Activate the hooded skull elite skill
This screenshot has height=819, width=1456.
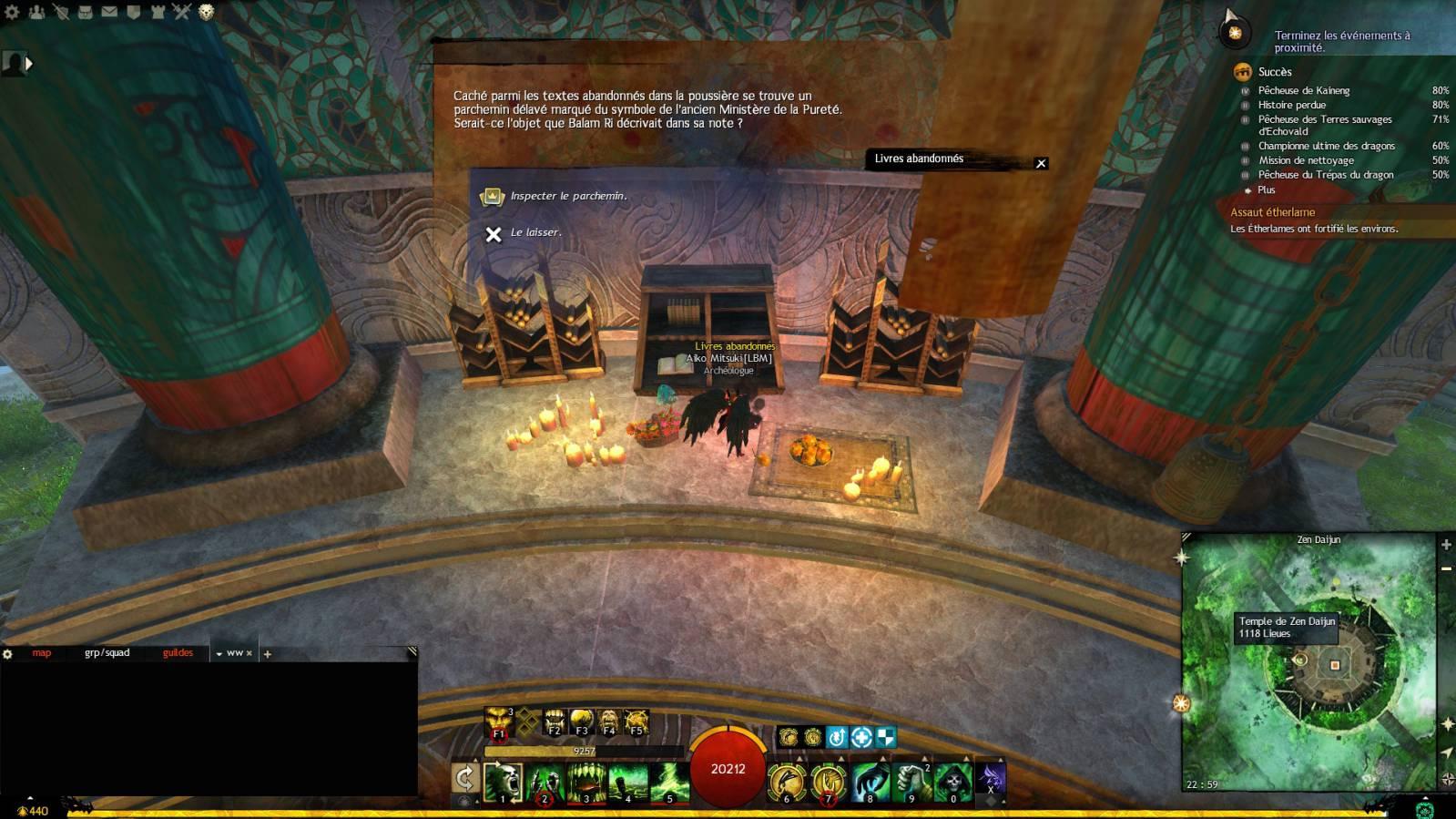click(952, 783)
